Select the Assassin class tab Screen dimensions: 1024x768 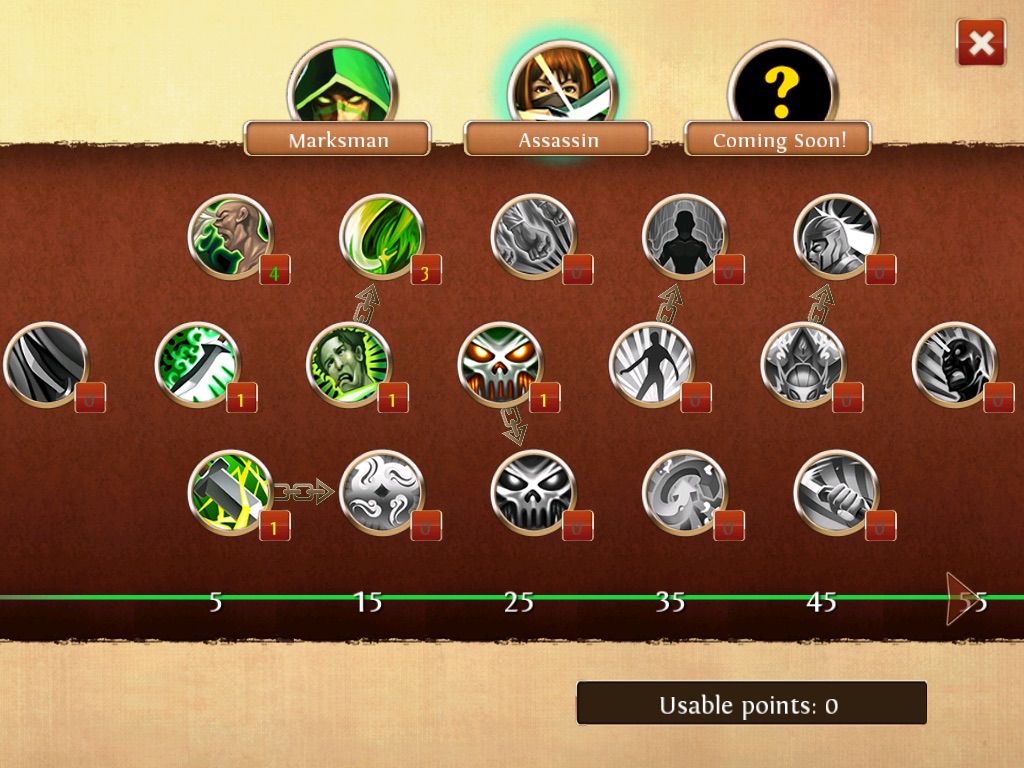[x=558, y=139]
